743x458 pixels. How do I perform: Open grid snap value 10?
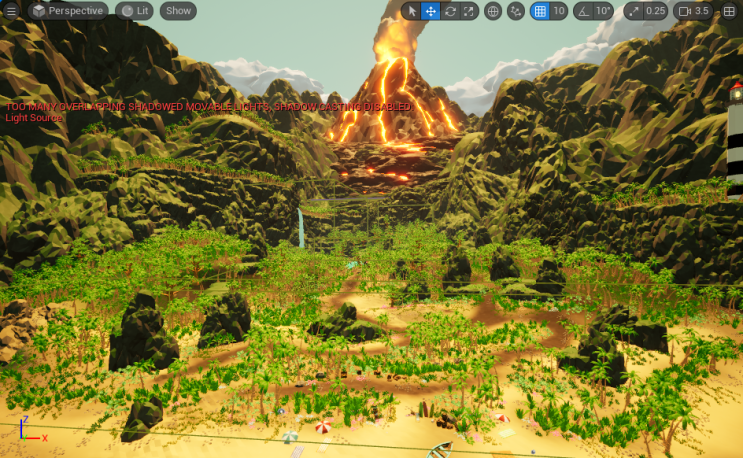pyautogui.click(x=559, y=11)
